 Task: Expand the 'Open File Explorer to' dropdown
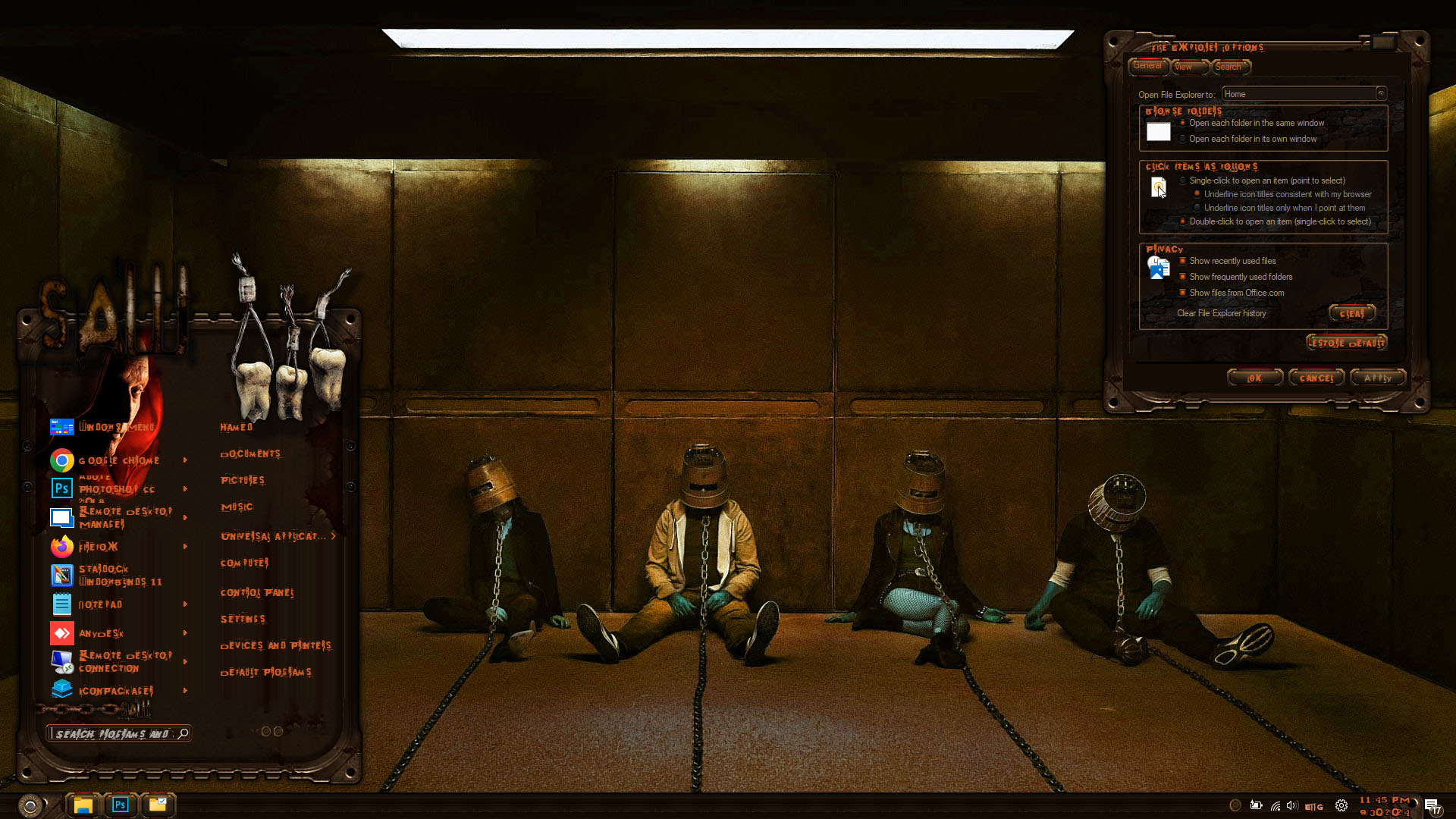coord(1381,94)
